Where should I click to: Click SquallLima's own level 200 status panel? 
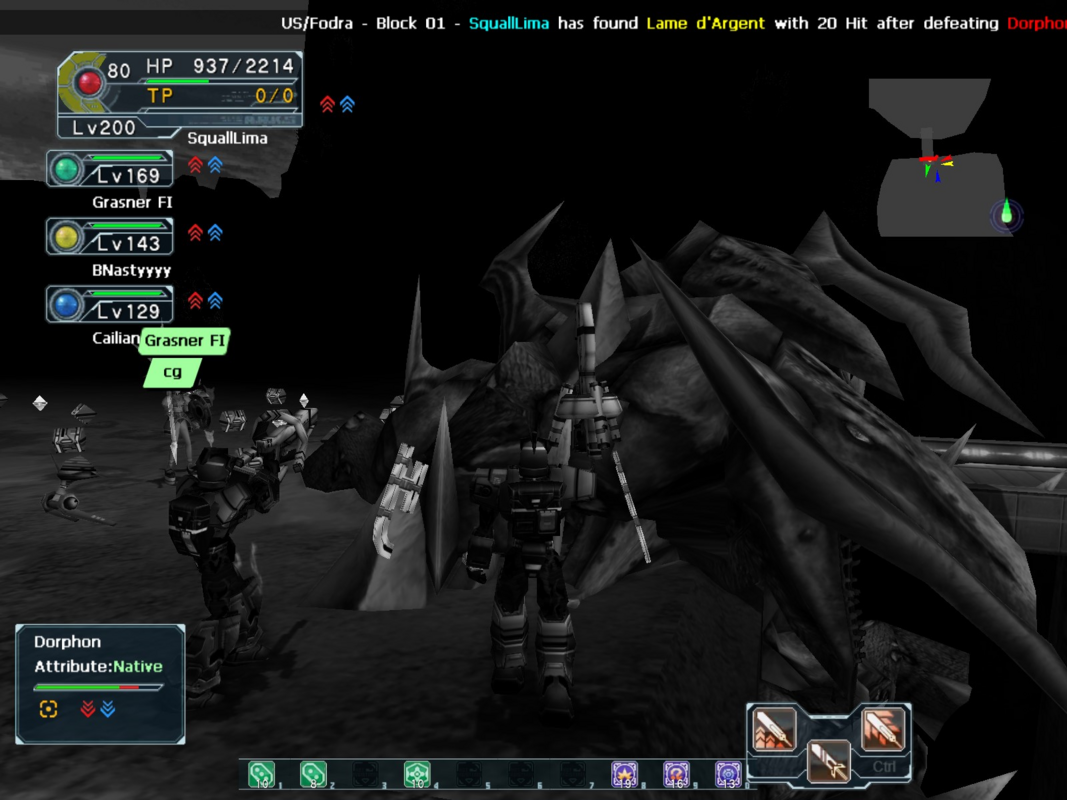pyautogui.click(x=180, y=95)
